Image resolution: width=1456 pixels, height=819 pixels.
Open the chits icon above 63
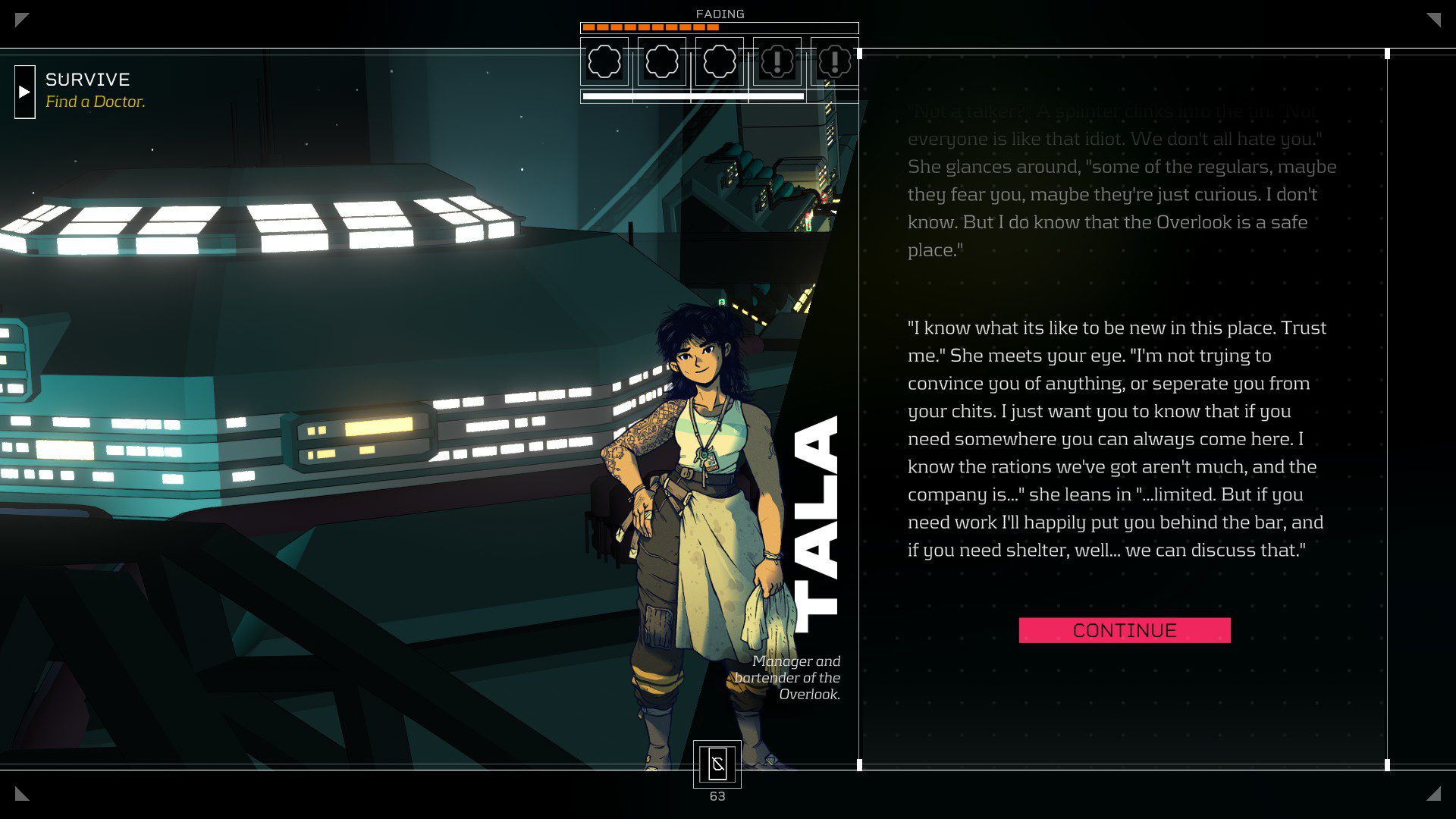(x=717, y=764)
